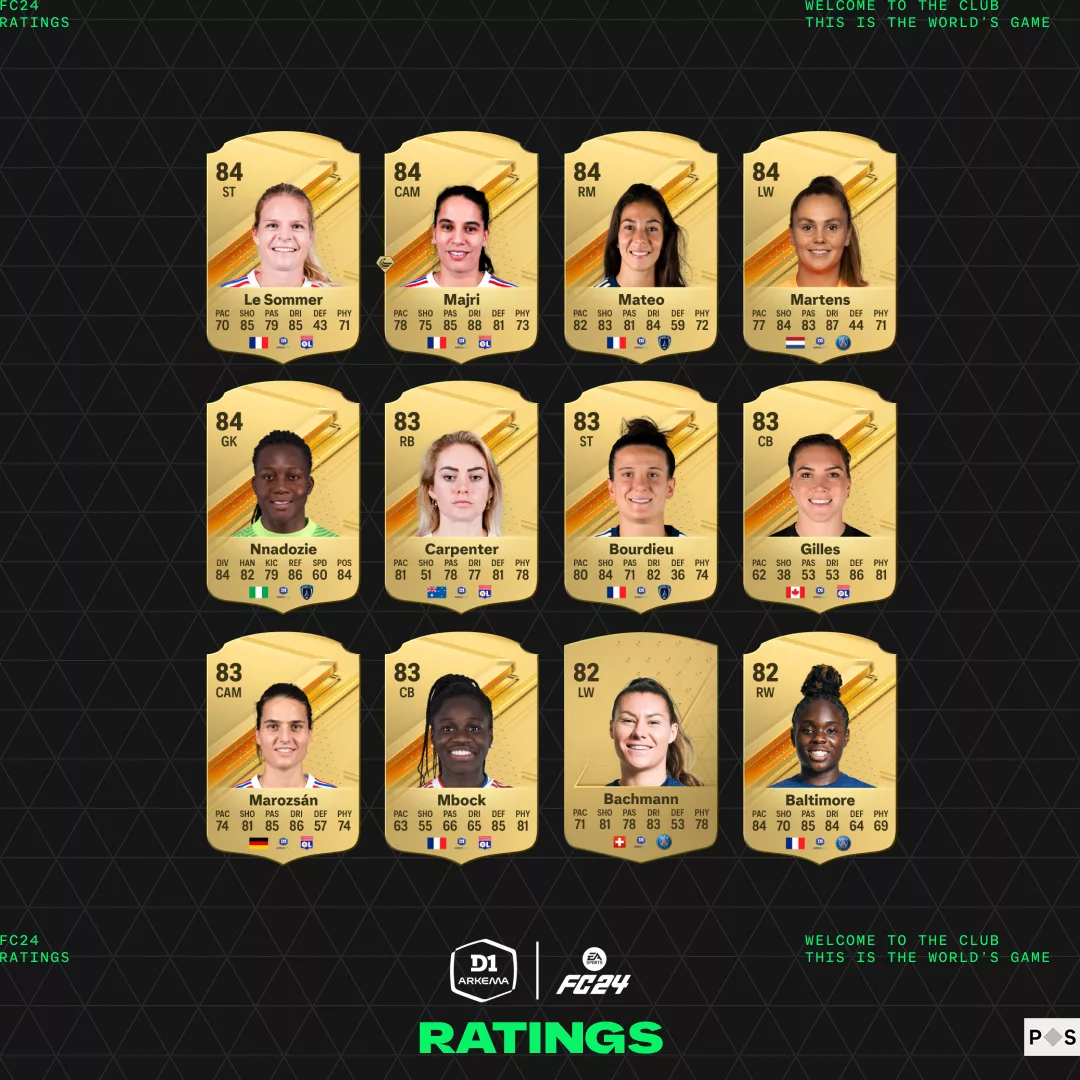Image resolution: width=1080 pixels, height=1080 pixels.
Task: Select the Martens LW card
Action: [820, 245]
